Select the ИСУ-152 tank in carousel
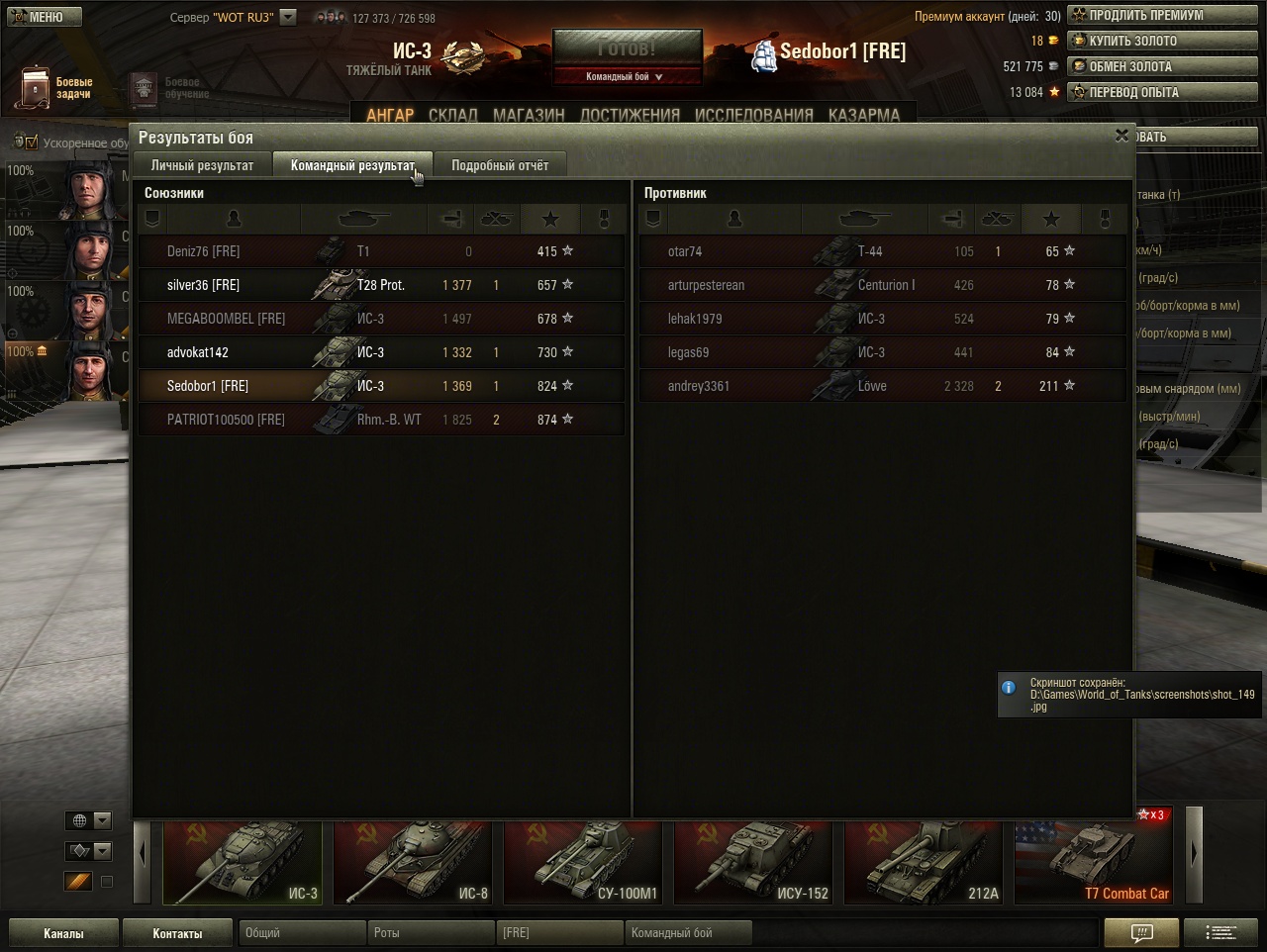The height and width of the screenshot is (952, 1267). click(752, 863)
